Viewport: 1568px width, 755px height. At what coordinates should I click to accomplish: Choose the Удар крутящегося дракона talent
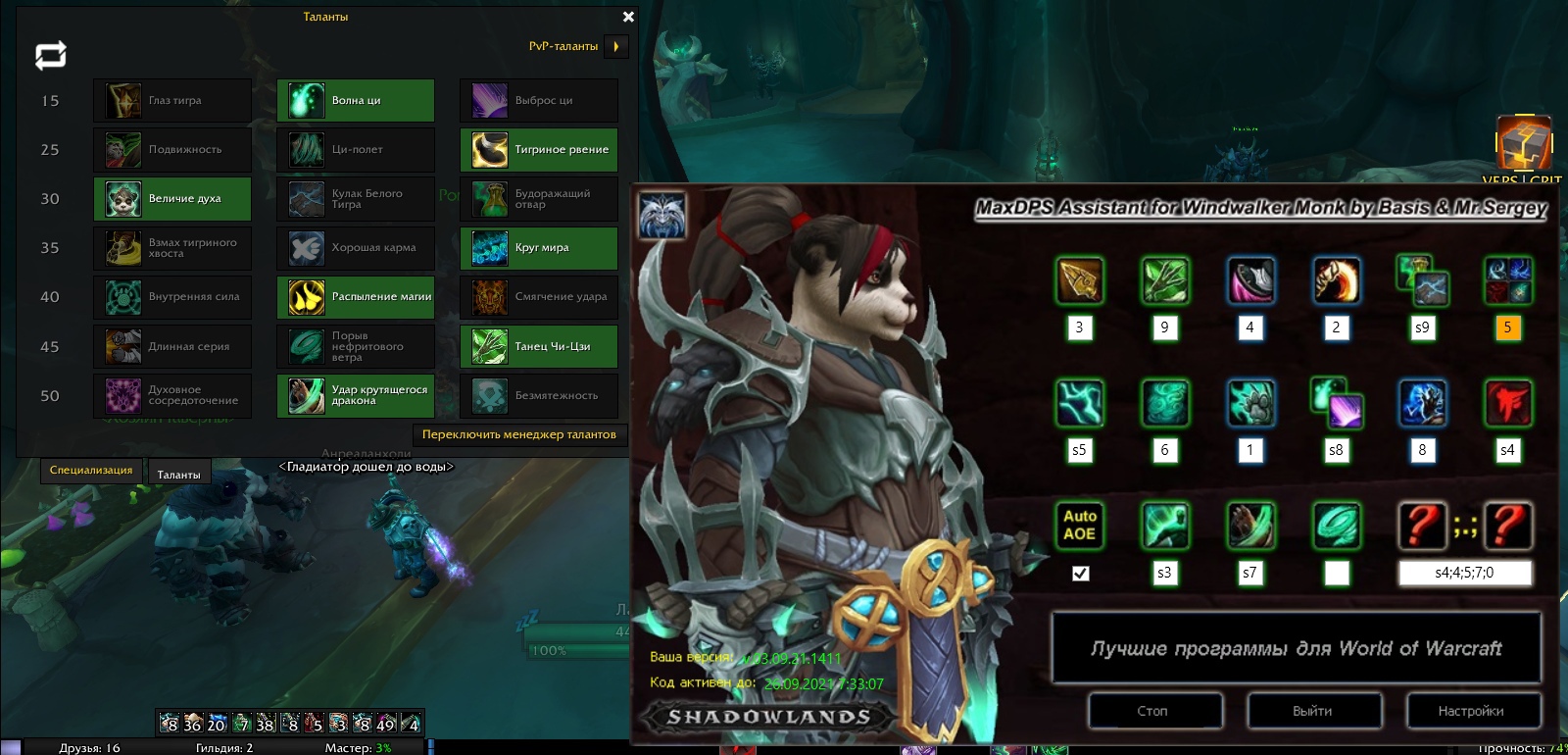pos(356,395)
